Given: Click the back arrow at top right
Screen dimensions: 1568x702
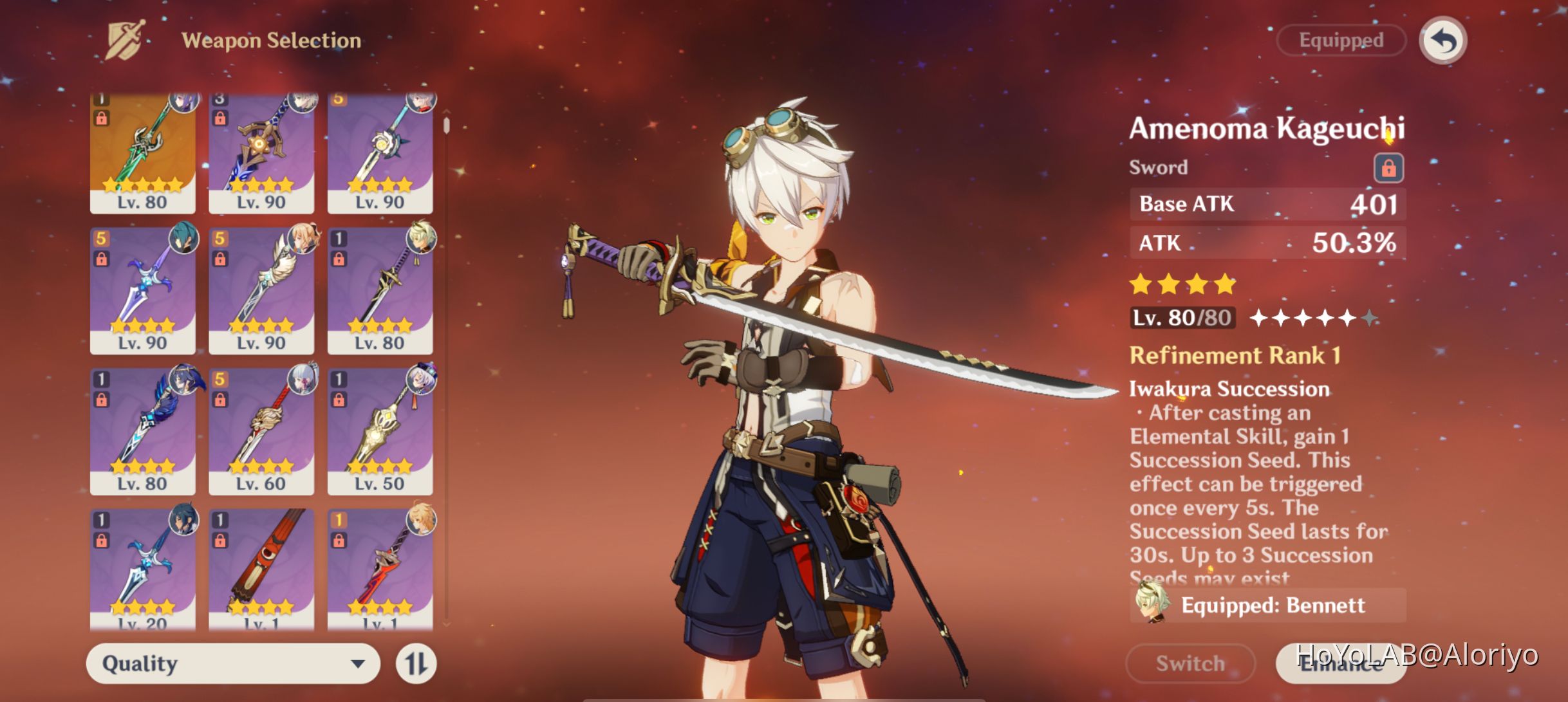Looking at the screenshot, I should point(1442,40).
